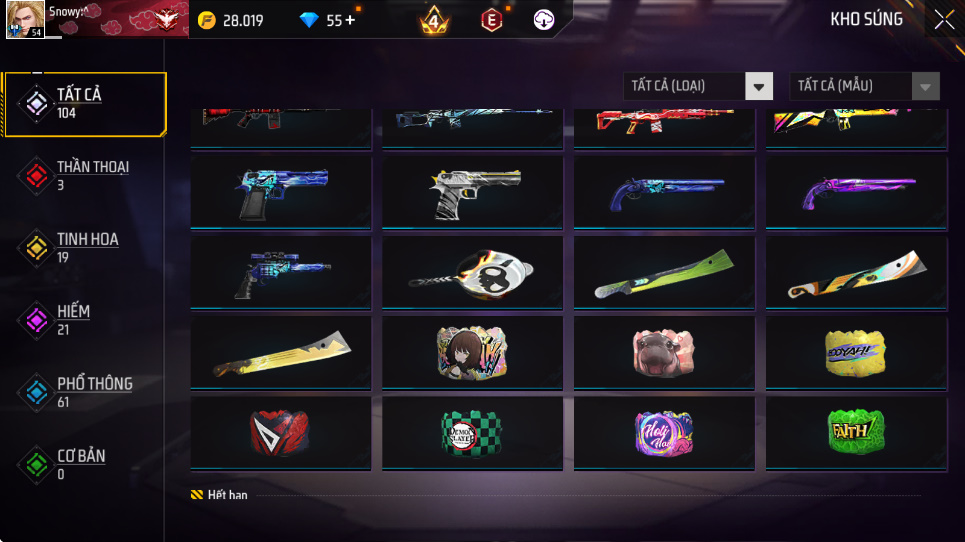Click the player avatar portrait
The height and width of the screenshot is (542, 965).
[x=25, y=20]
